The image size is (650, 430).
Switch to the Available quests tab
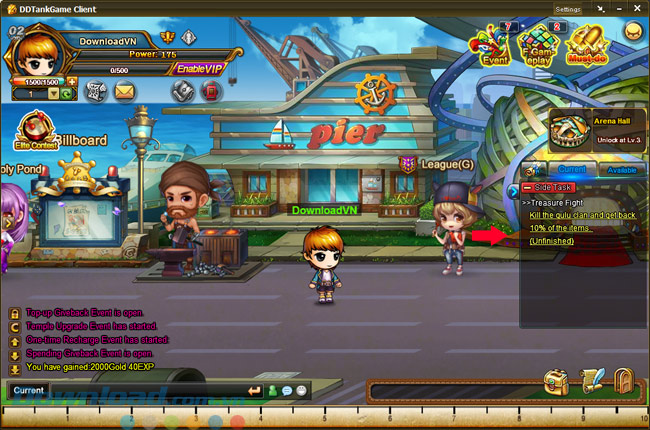(x=620, y=169)
